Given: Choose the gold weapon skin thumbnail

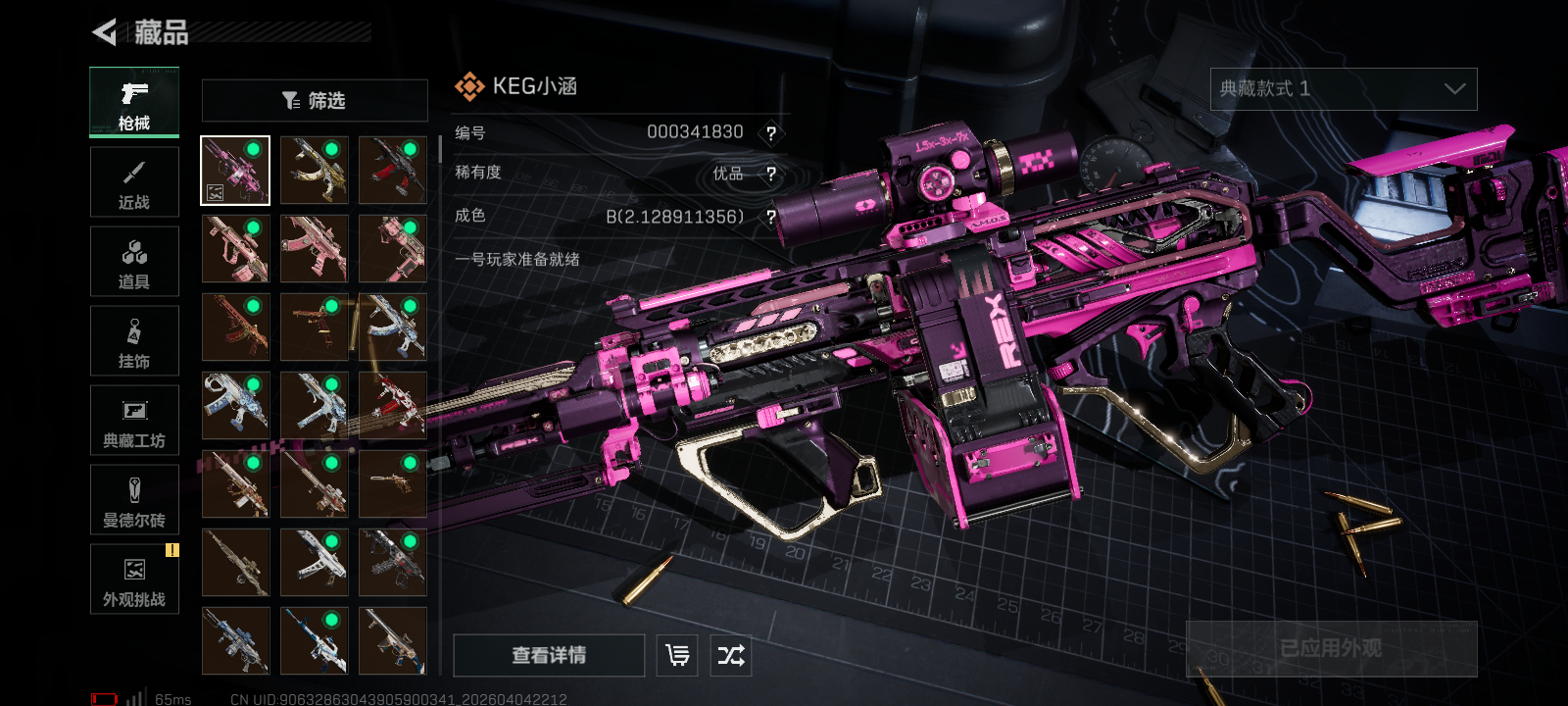Looking at the screenshot, I should coord(315,171).
